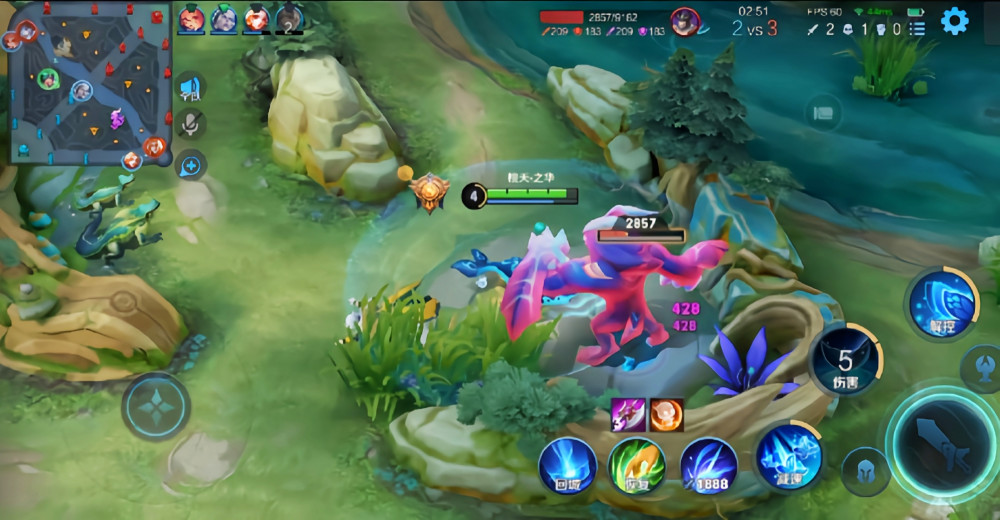Viewport: 1000px width, 520px height.
Task: Buy the 1888 gold recommended item
Action: point(709,466)
